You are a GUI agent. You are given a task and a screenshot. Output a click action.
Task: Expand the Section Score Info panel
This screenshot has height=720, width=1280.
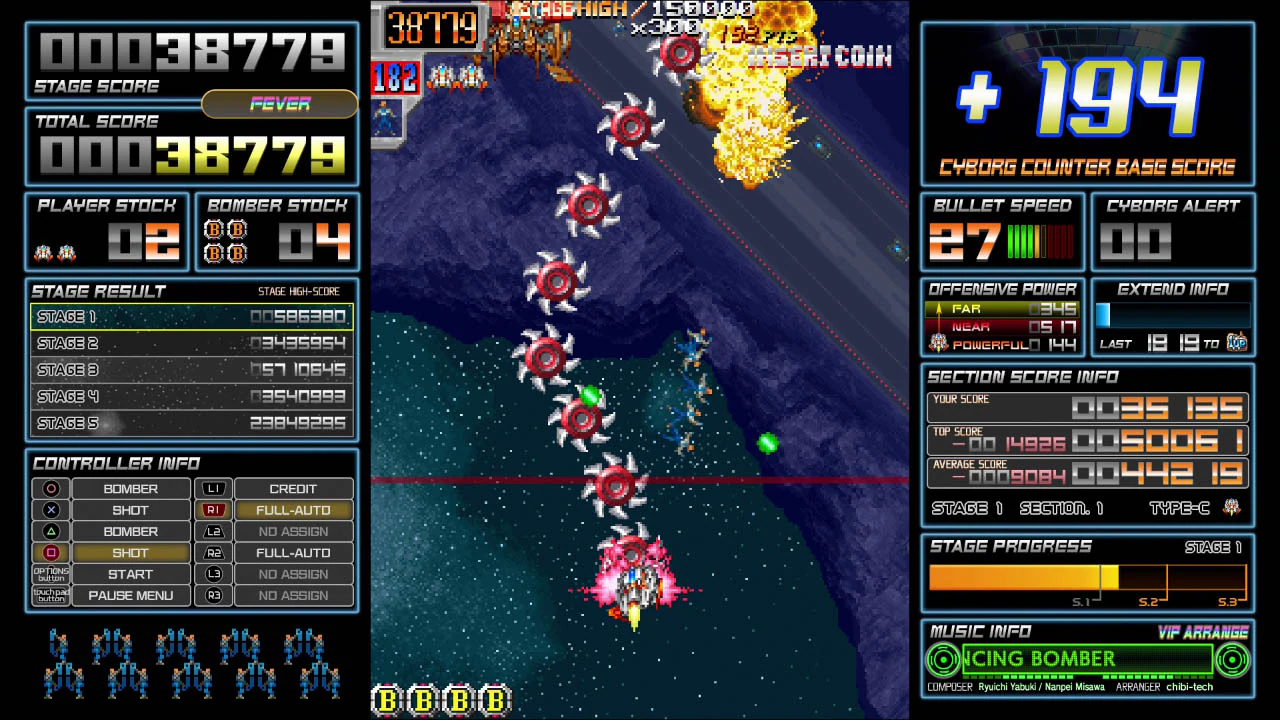[1013, 377]
